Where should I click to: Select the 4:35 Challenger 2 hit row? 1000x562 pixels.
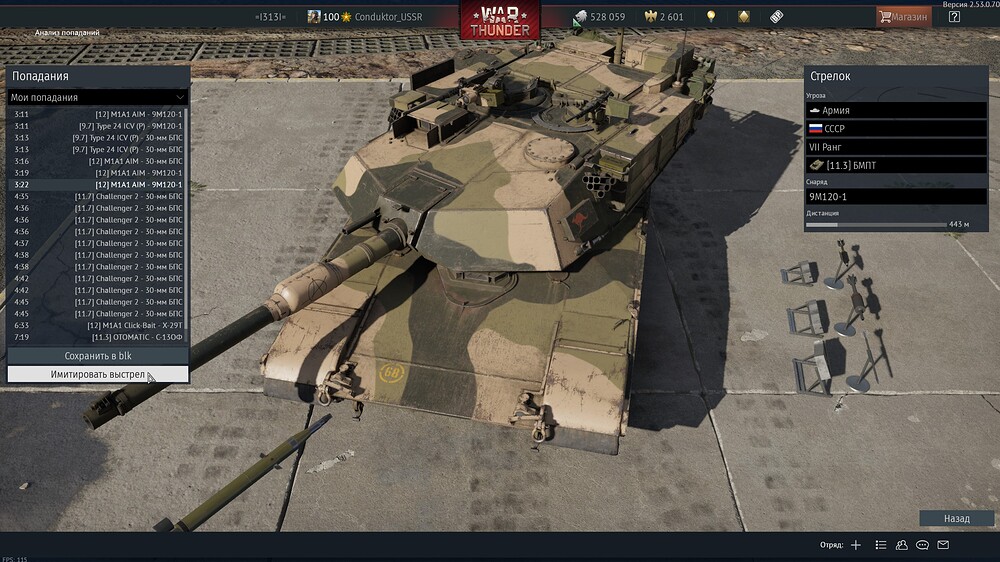[x=98, y=196]
